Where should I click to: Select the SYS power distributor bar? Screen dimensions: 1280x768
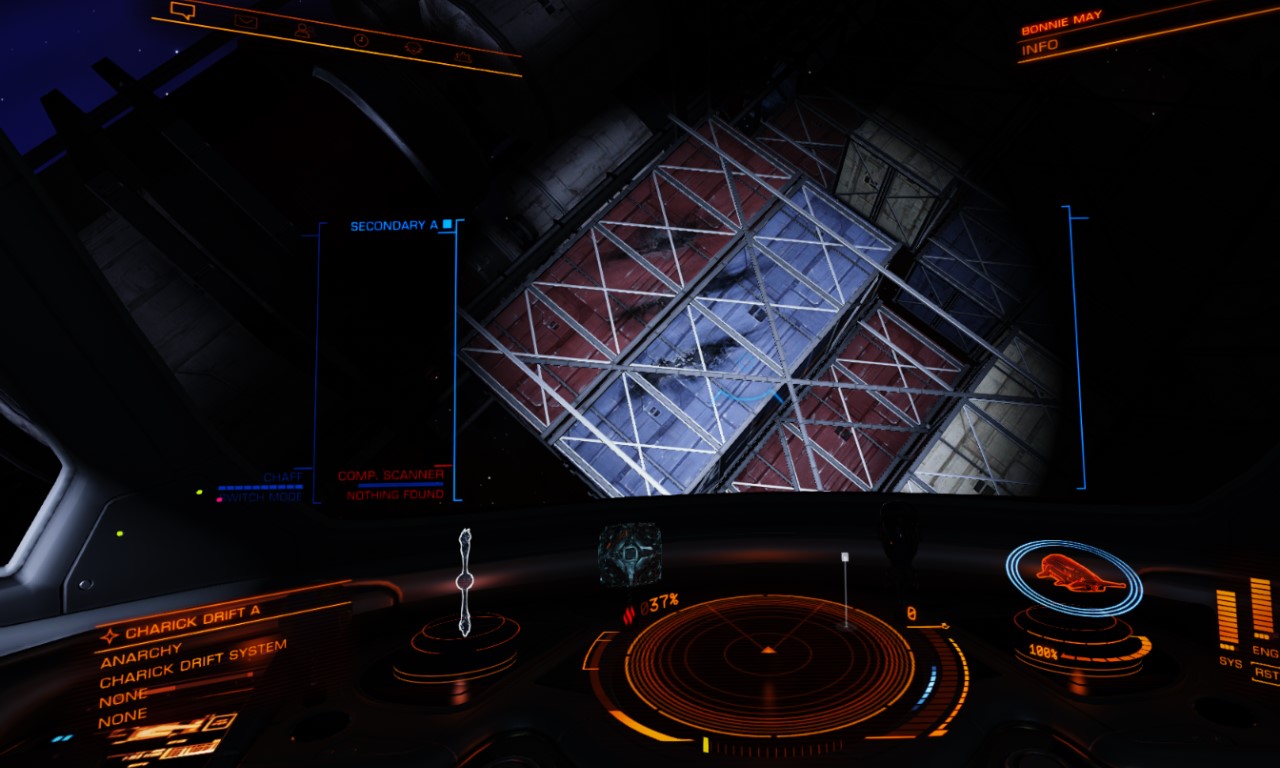[x=1229, y=620]
